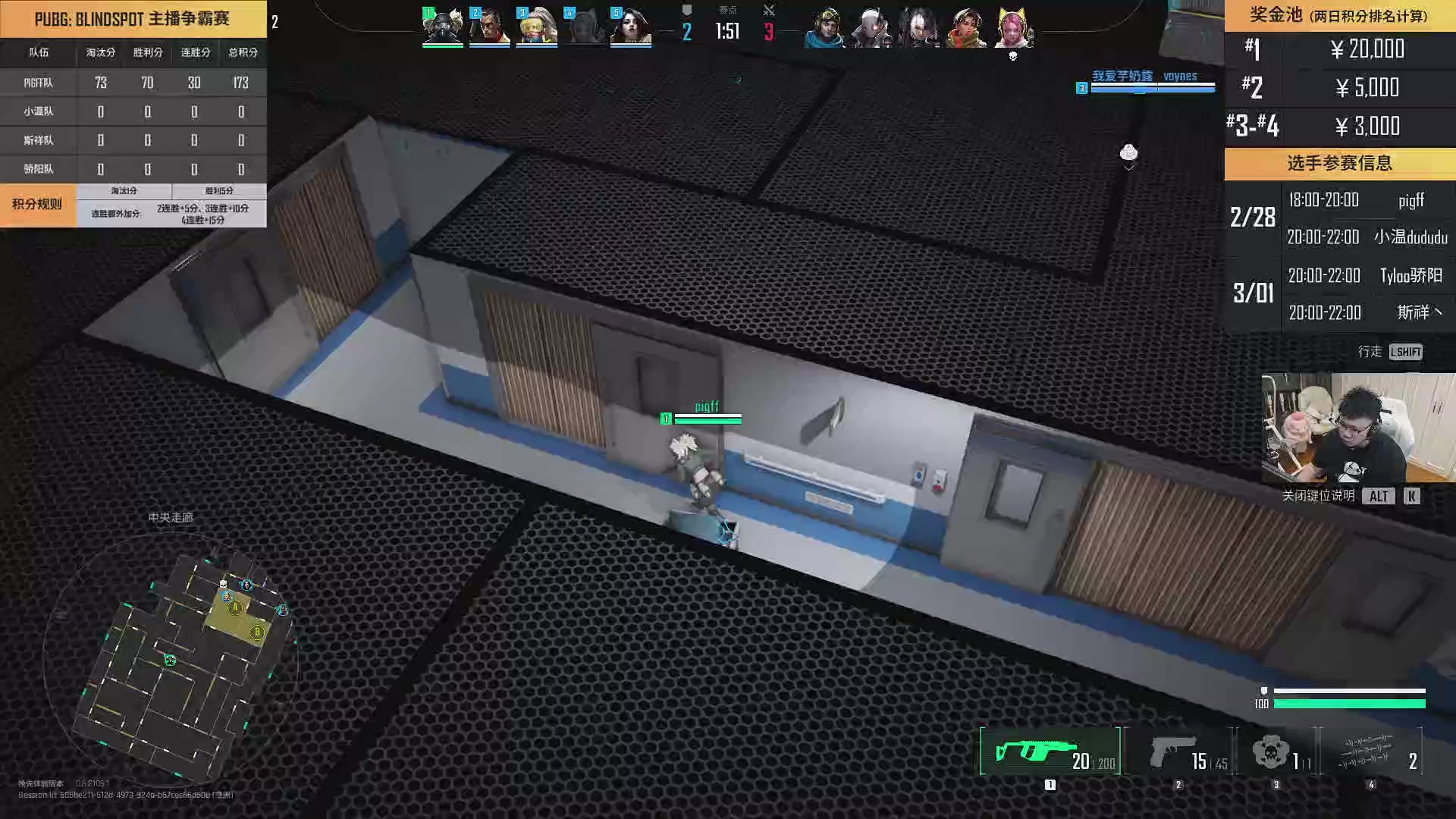This screenshot has width=1456, height=819.
Task: Select the B site marker on minimap
Action: click(257, 632)
